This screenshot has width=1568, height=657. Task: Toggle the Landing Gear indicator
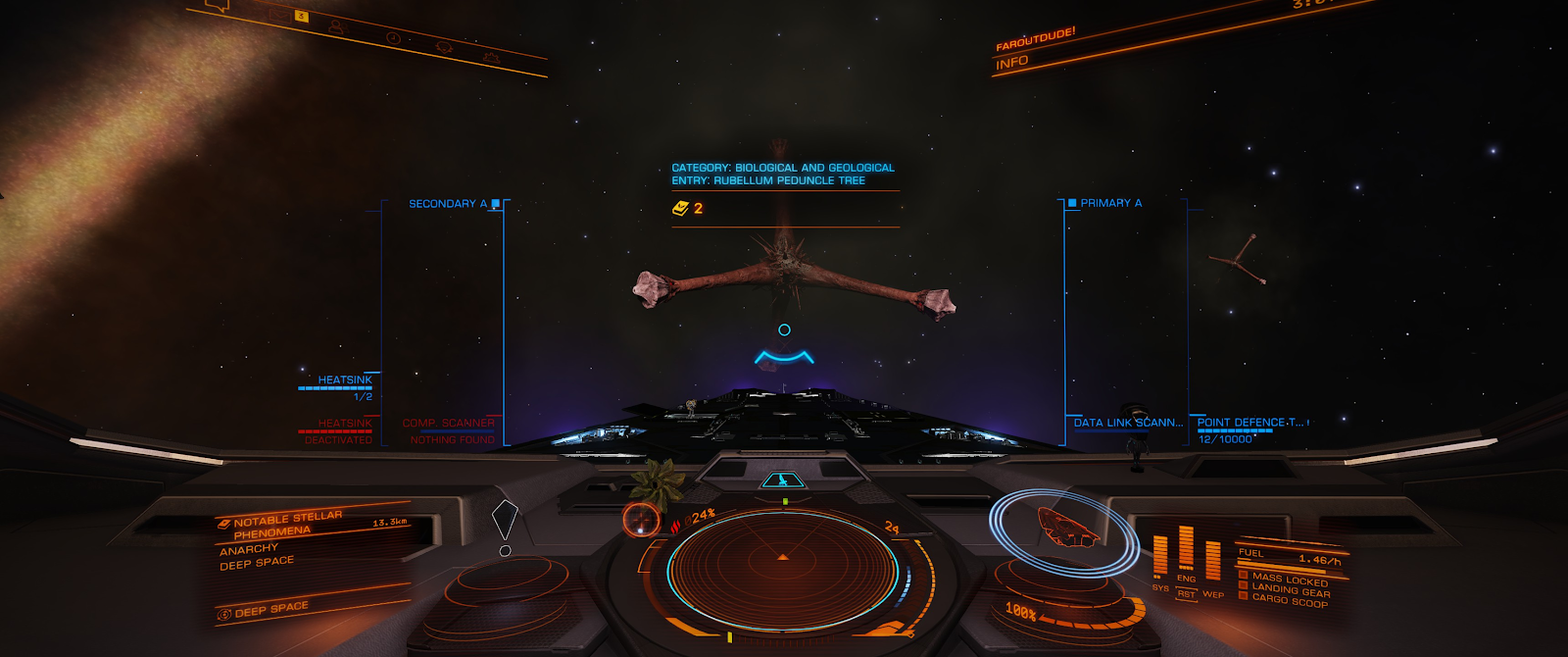click(1290, 590)
